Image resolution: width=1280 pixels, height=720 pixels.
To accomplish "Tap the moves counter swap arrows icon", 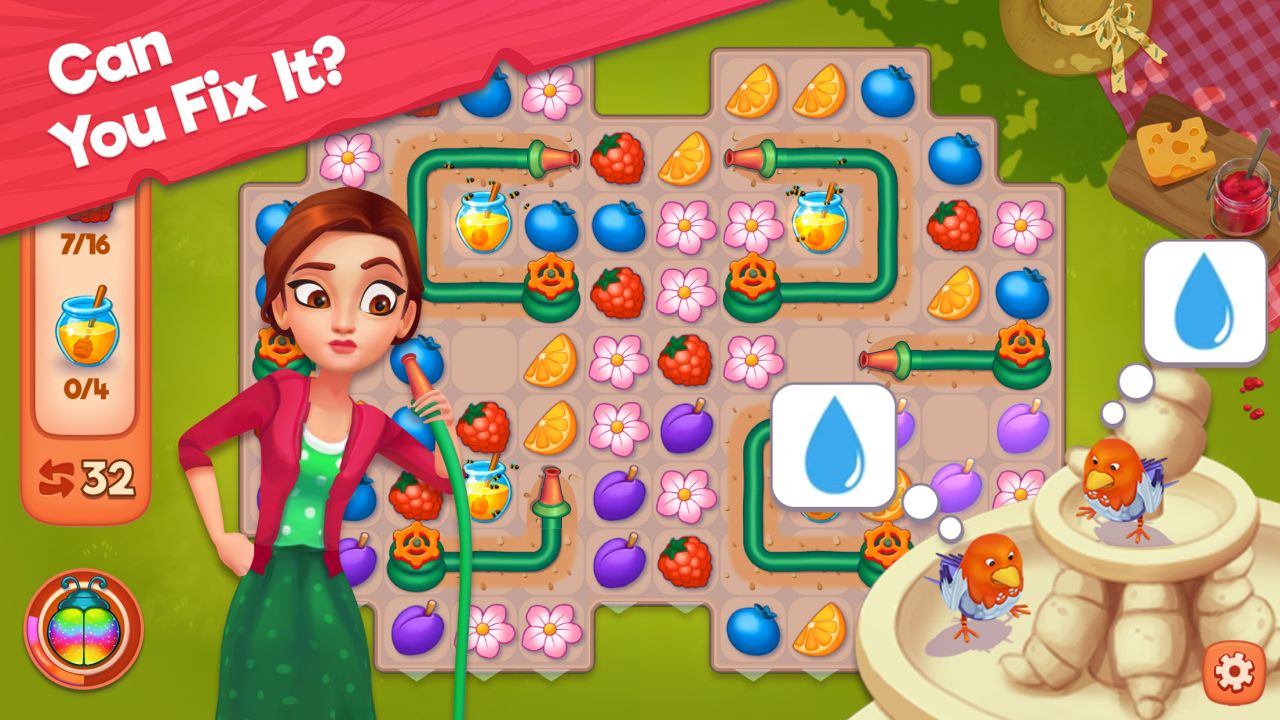I will click(56, 476).
